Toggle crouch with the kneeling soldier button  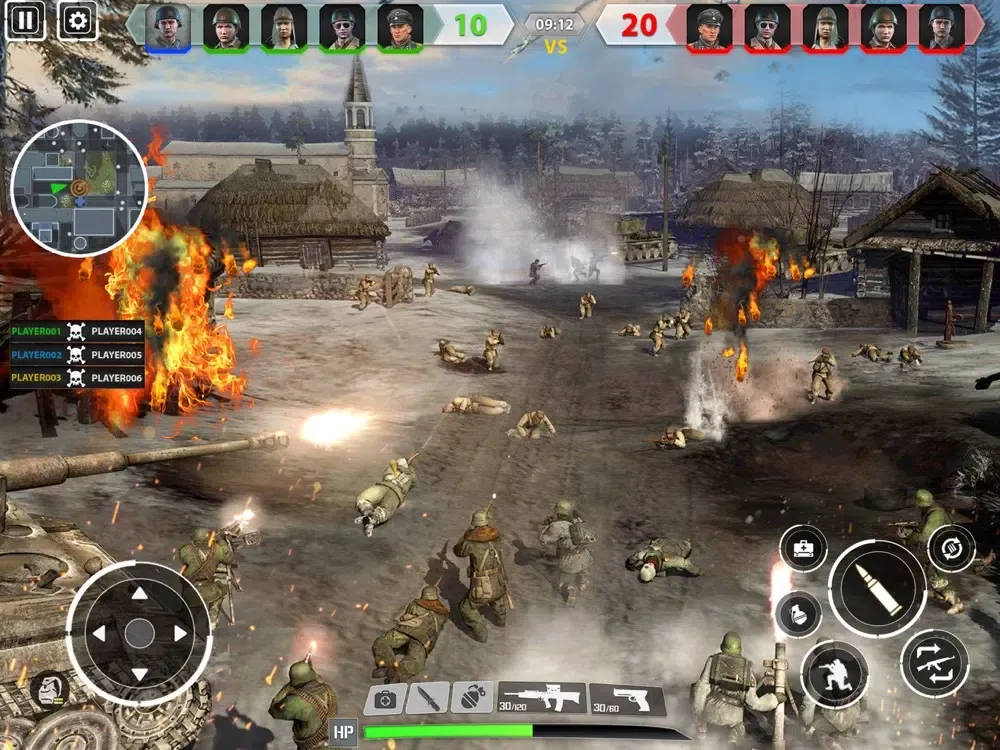click(x=834, y=674)
